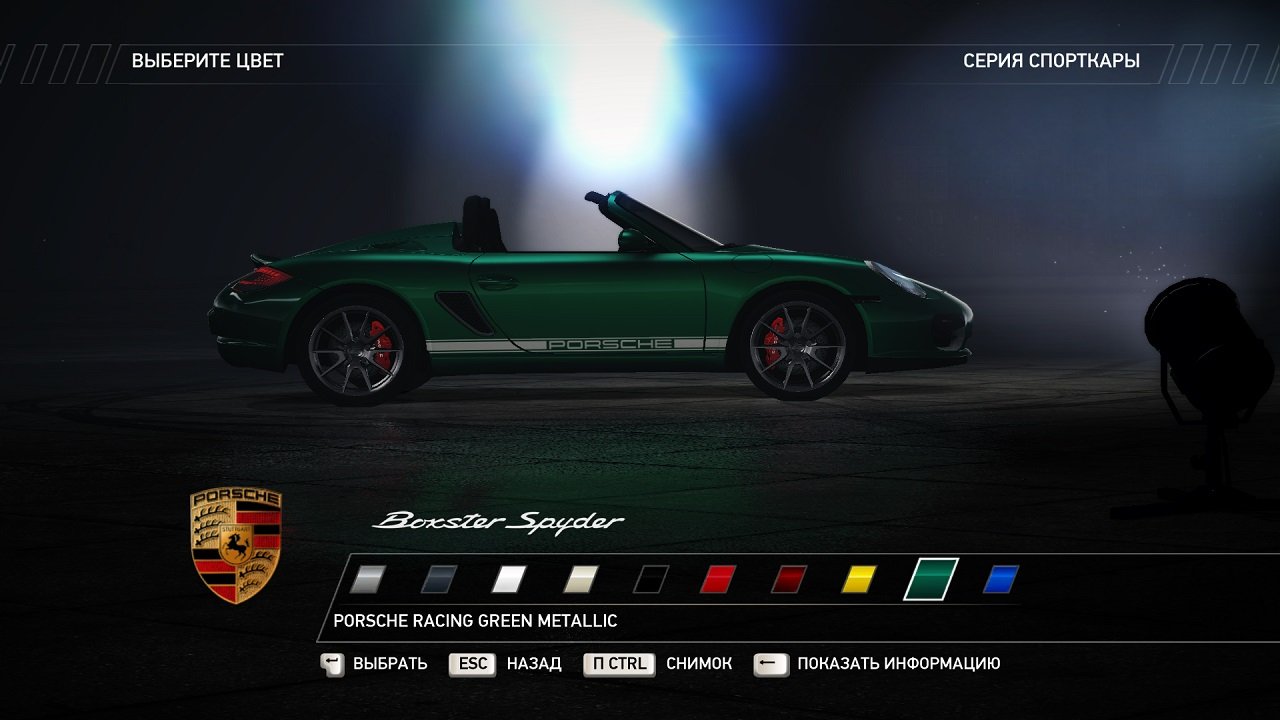Screen dimensions: 1280x720
Task: Select the yellow paint swatch
Action: [x=858, y=578]
